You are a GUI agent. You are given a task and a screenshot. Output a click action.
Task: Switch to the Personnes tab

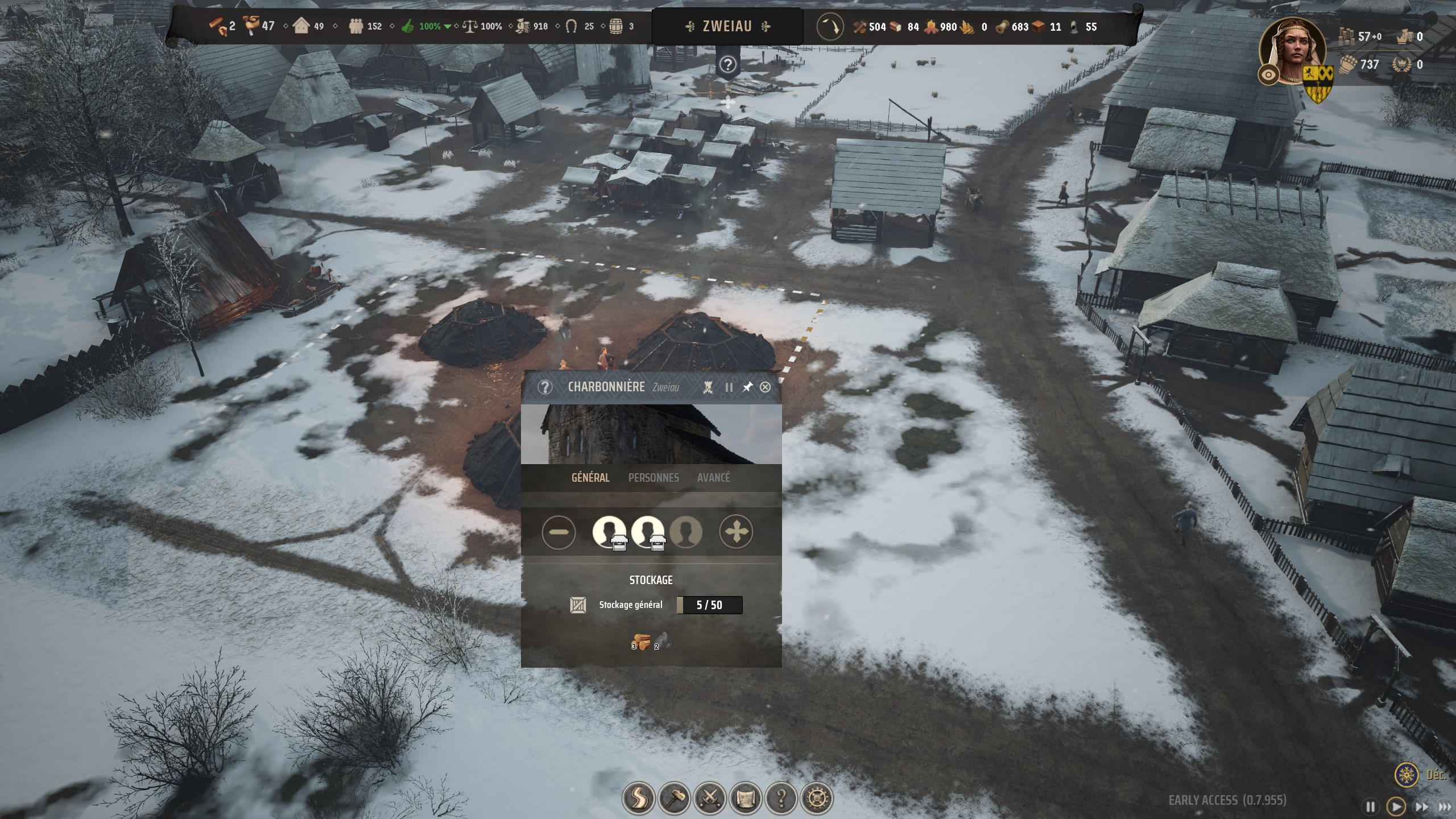click(x=653, y=478)
